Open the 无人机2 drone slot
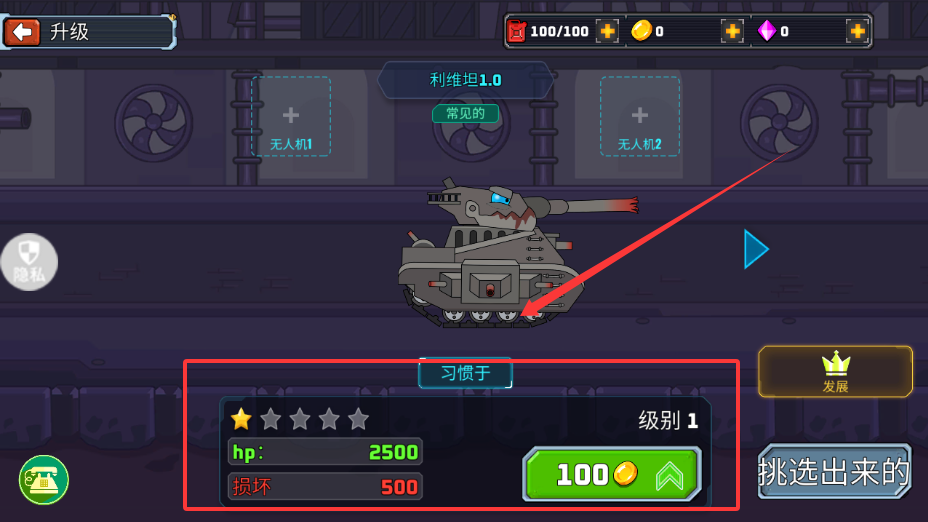Screen dimensions: 928x522 pos(640,116)
